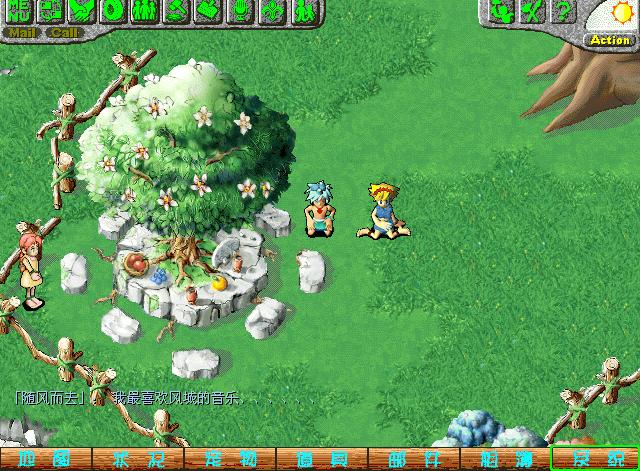Activate the microphone icon
Viewport: 640px width, 471px height.
[x=240, y=11]
